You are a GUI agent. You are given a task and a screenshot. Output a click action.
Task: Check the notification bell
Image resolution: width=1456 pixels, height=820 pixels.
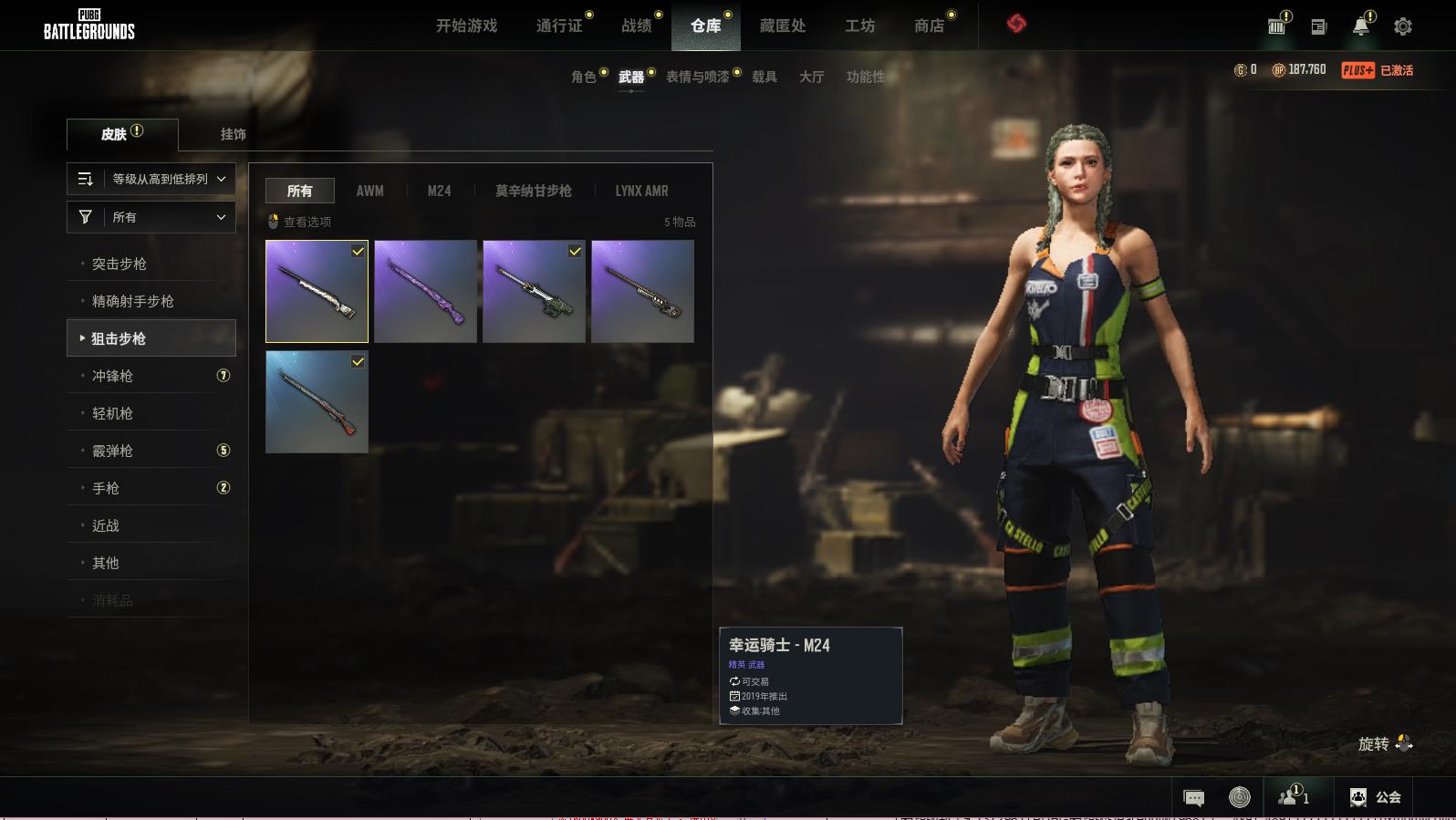click(1360, 26)
